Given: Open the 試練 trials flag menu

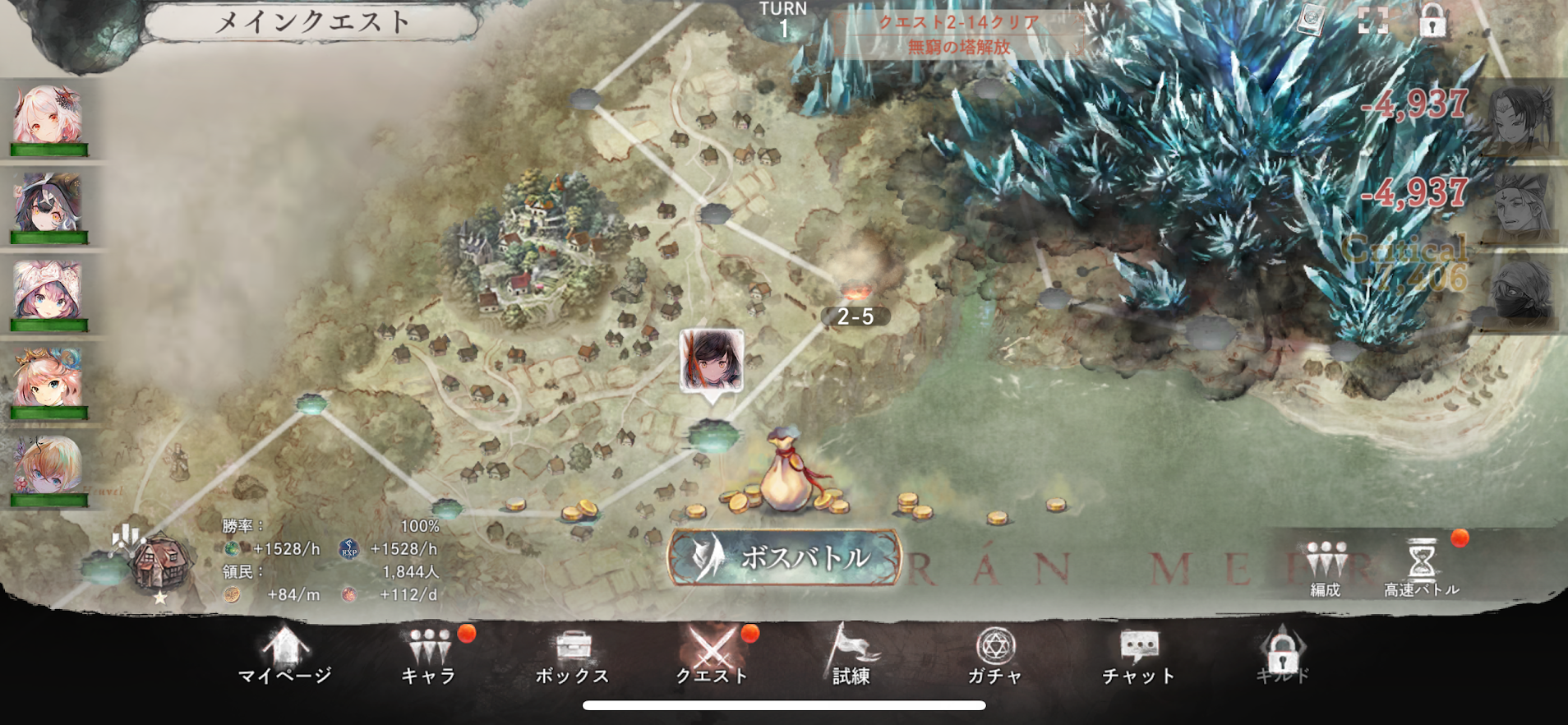Looking at the screenshot, I should pos(851,656).
